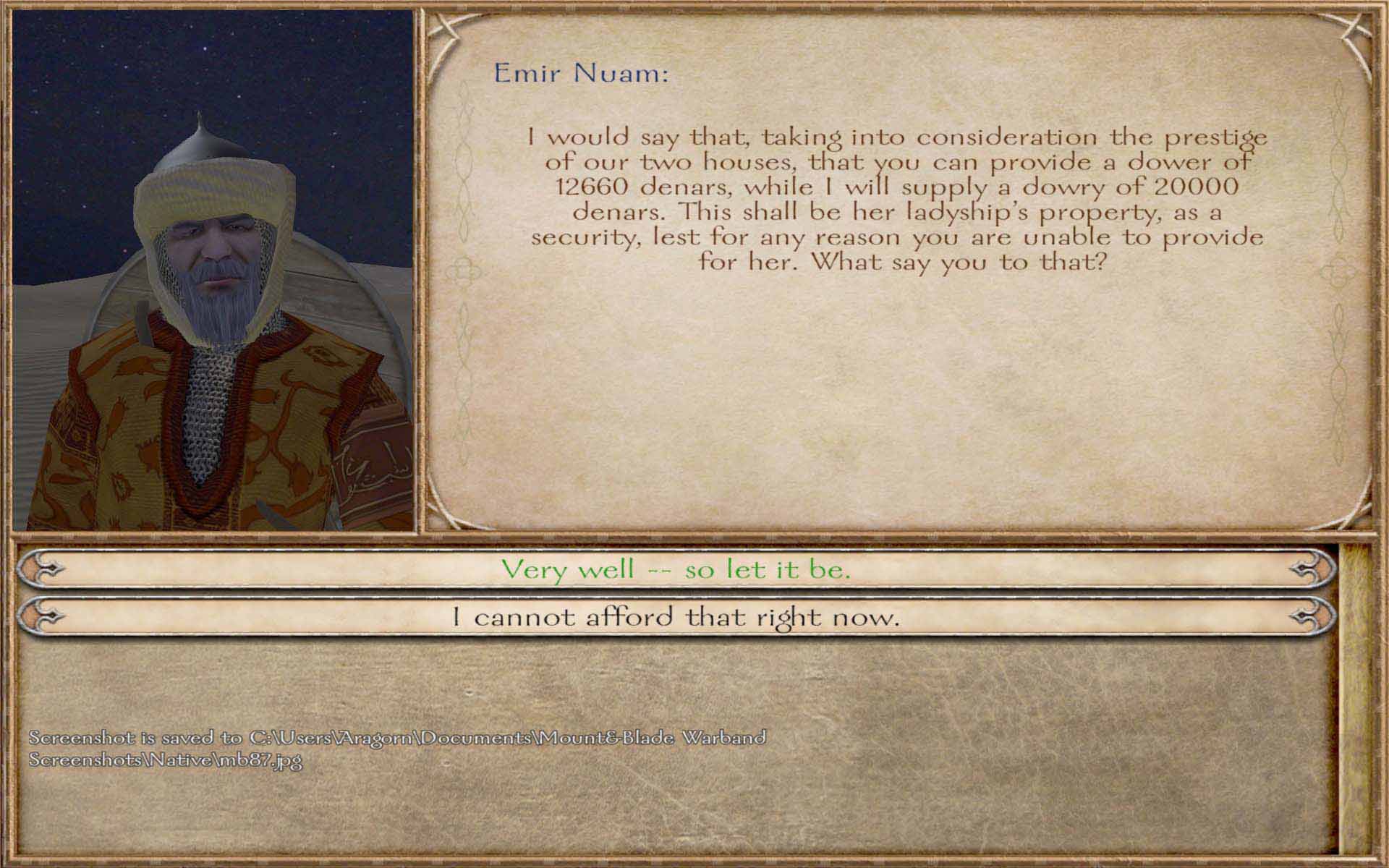This screenshot has width=1389, height=868.
Task: Choose 'I cannot afford that right now.'
Action: pos(676,617)
